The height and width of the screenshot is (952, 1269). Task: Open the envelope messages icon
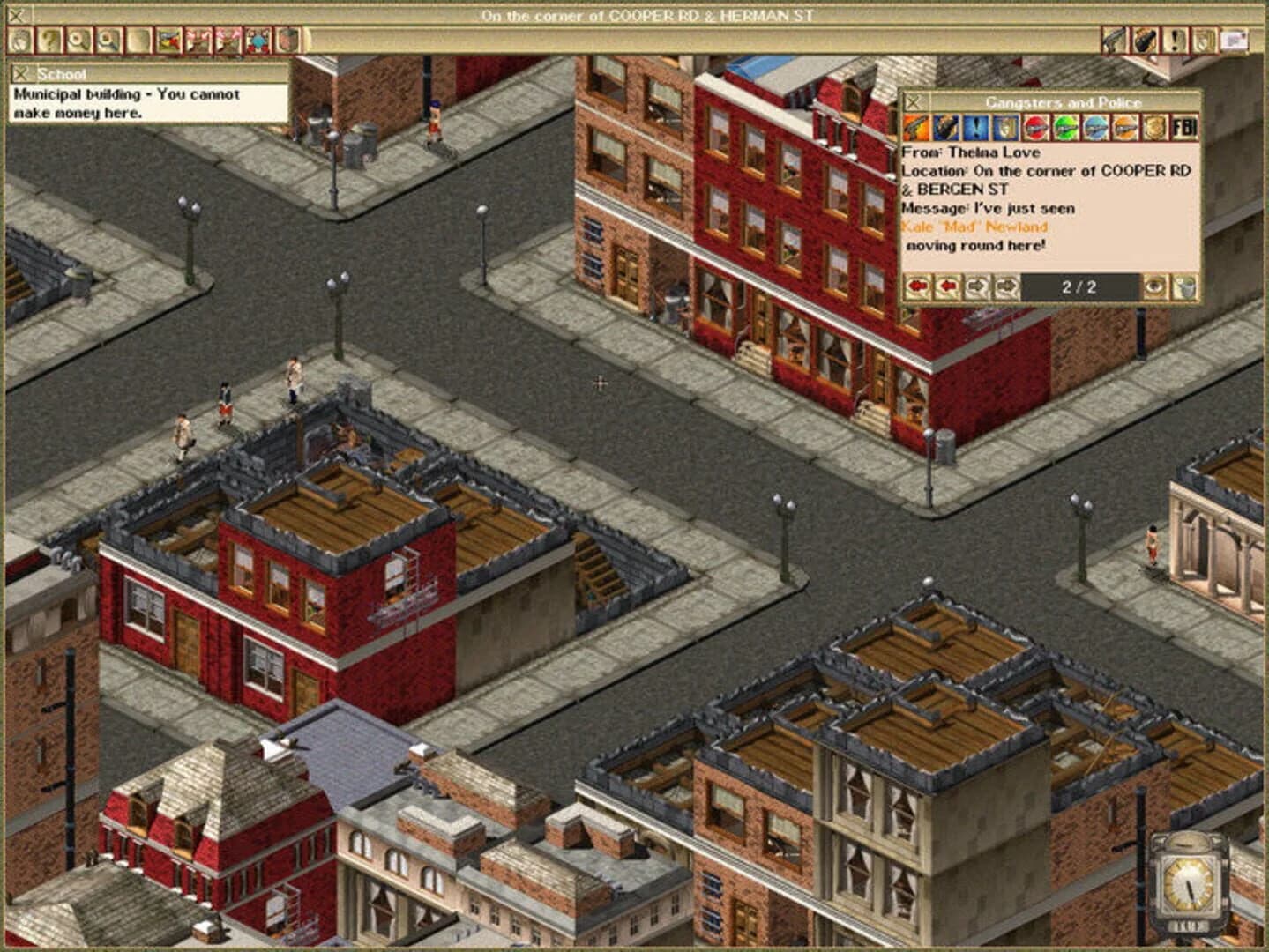pyautogui.click(x=1234, y=40)
